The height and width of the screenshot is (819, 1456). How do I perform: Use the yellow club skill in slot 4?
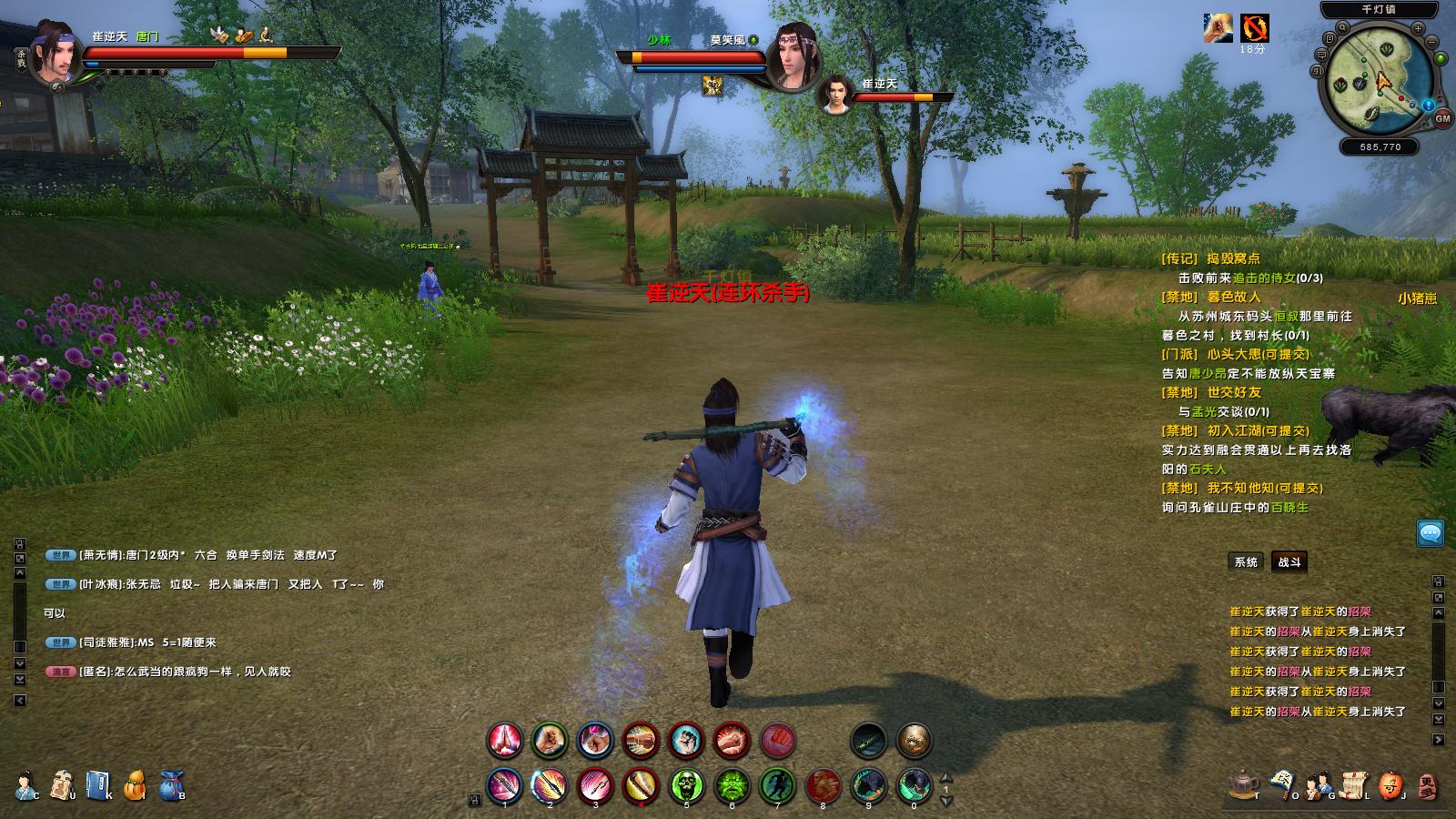pyautogui.click(x=641, y=784)
